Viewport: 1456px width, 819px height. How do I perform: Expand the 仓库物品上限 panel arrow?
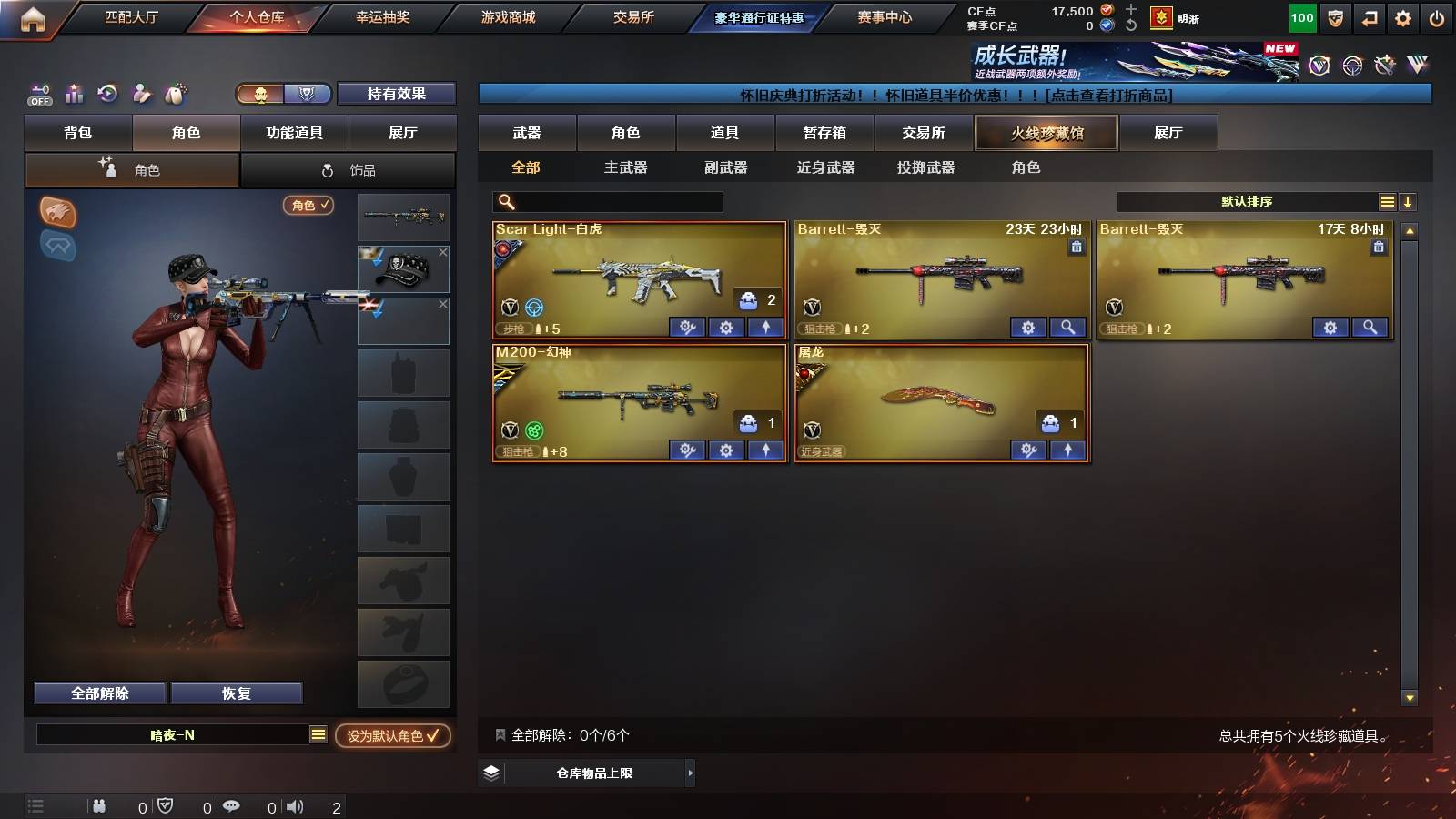click(689, 773)
